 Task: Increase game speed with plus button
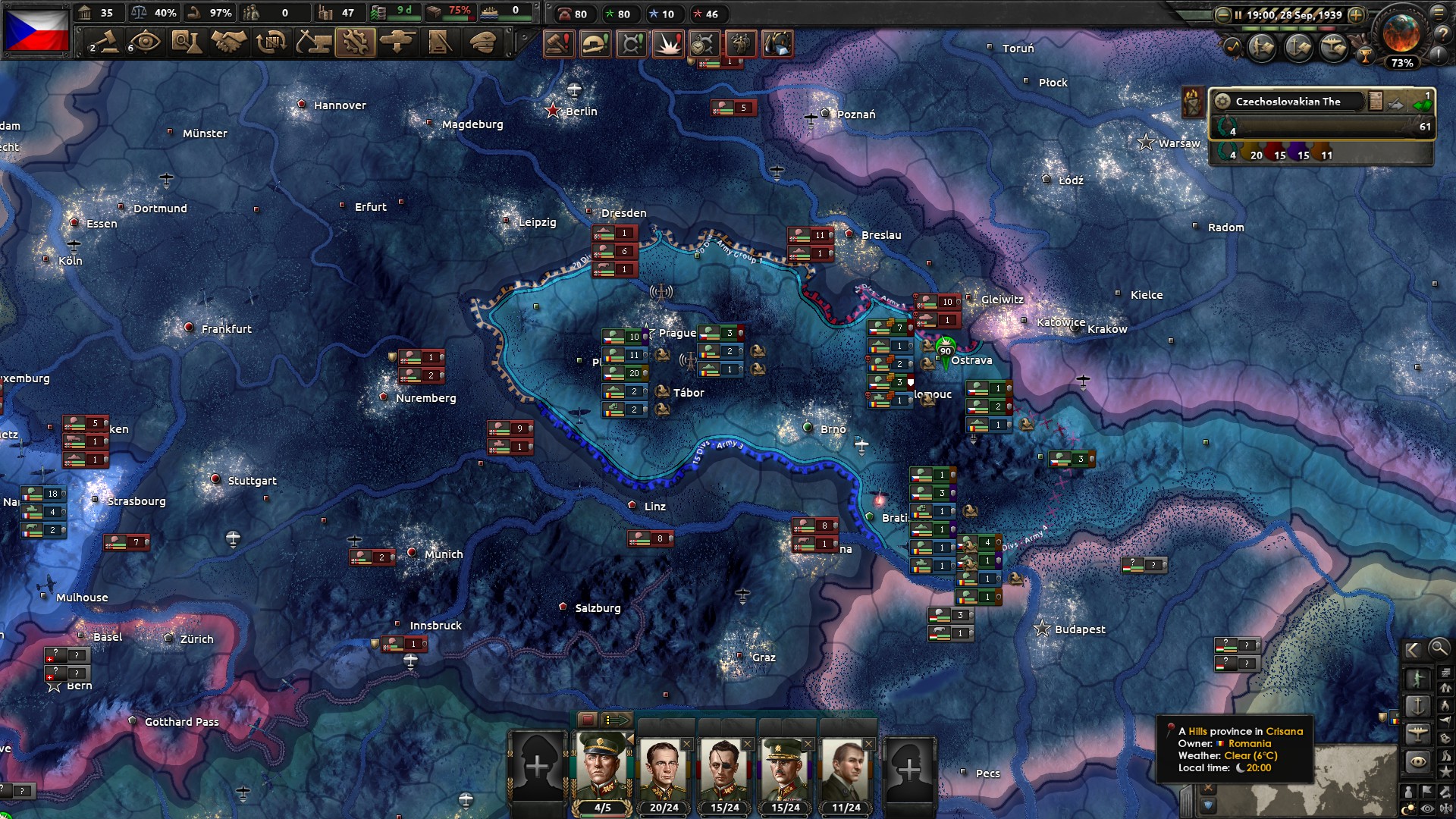coord(1357,15)
